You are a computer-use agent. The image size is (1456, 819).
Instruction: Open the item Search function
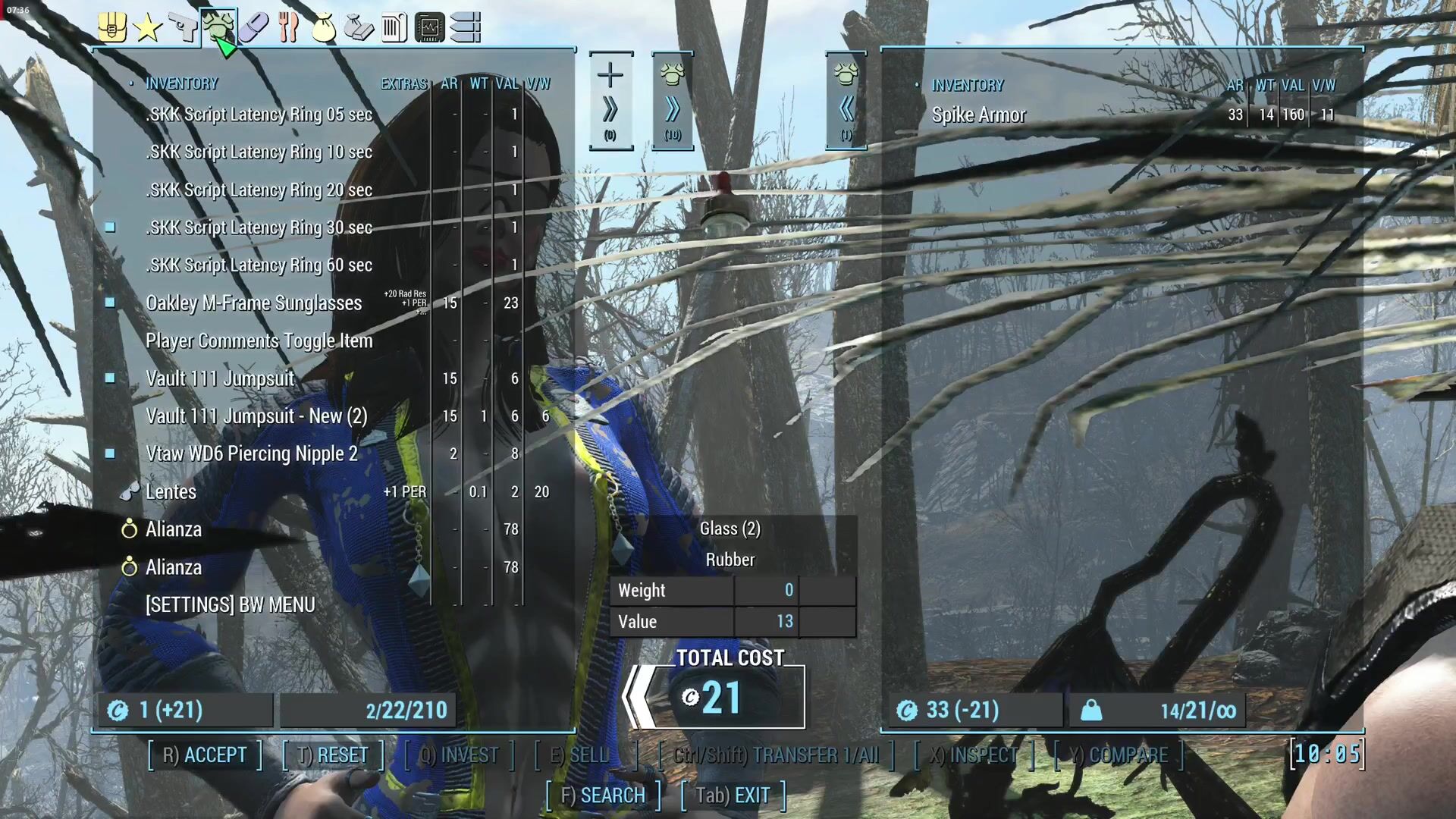603,795
